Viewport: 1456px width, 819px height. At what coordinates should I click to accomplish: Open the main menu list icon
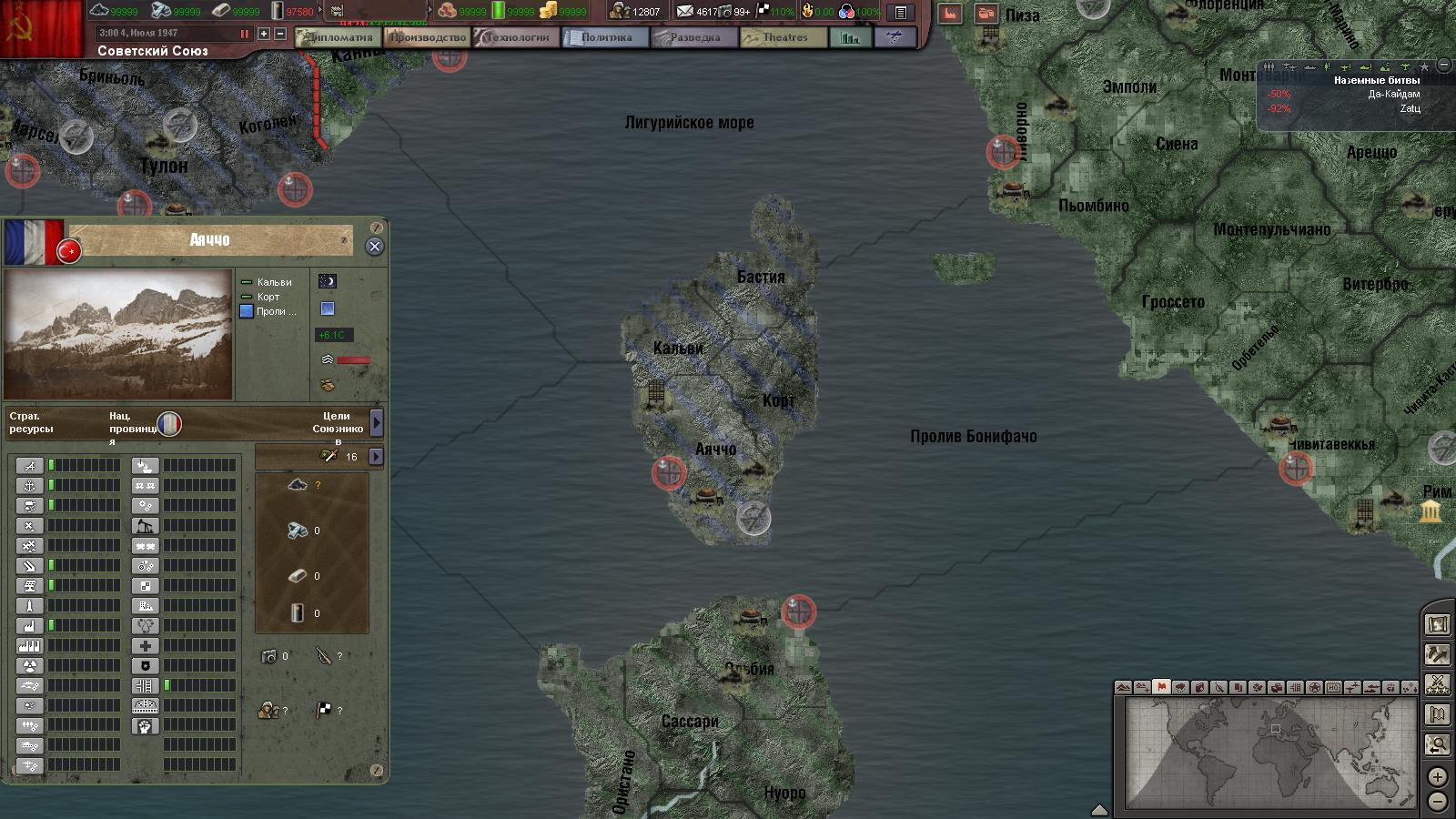pos(900,13)
